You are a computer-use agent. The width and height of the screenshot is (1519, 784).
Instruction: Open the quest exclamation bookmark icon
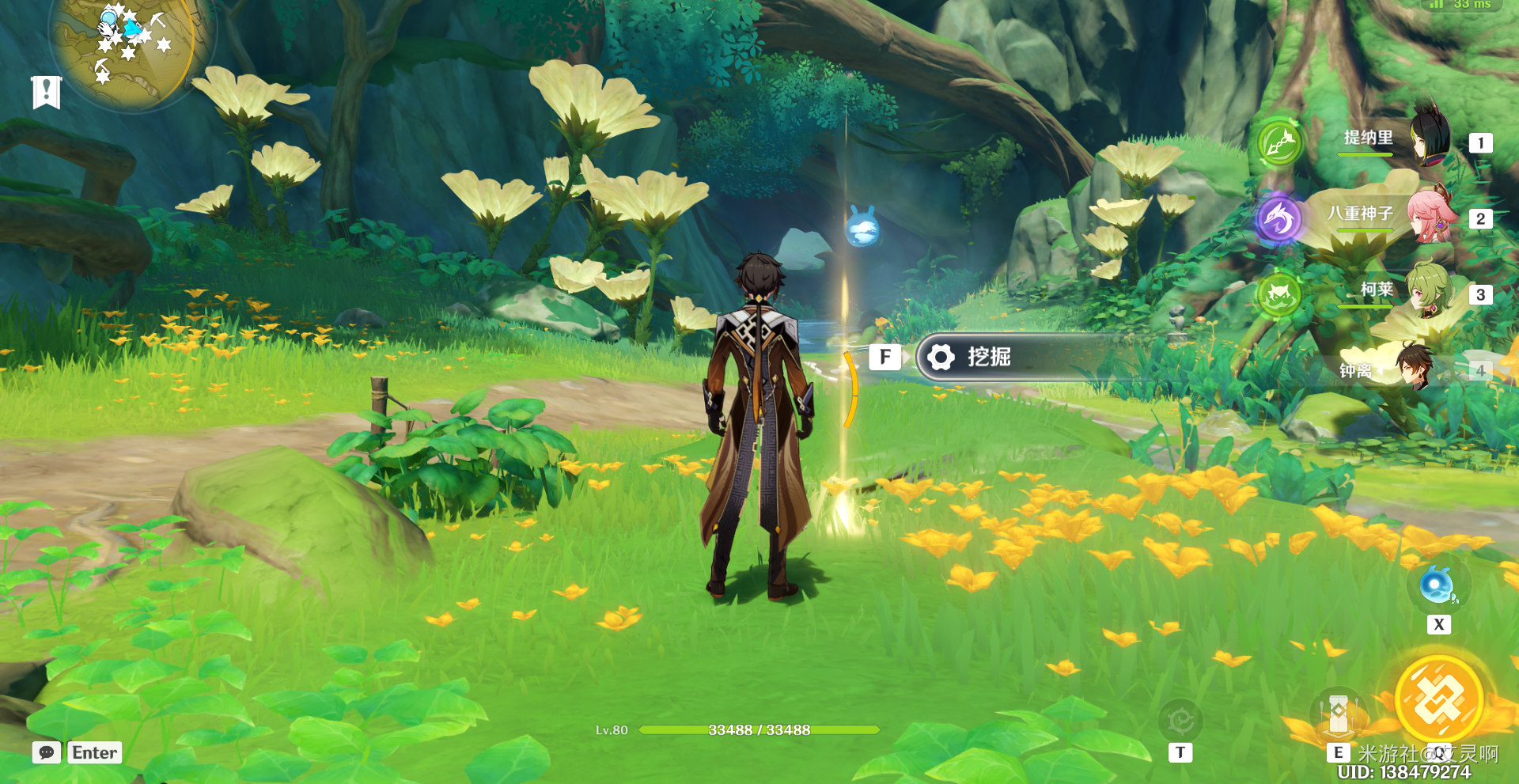click(46, 92)
